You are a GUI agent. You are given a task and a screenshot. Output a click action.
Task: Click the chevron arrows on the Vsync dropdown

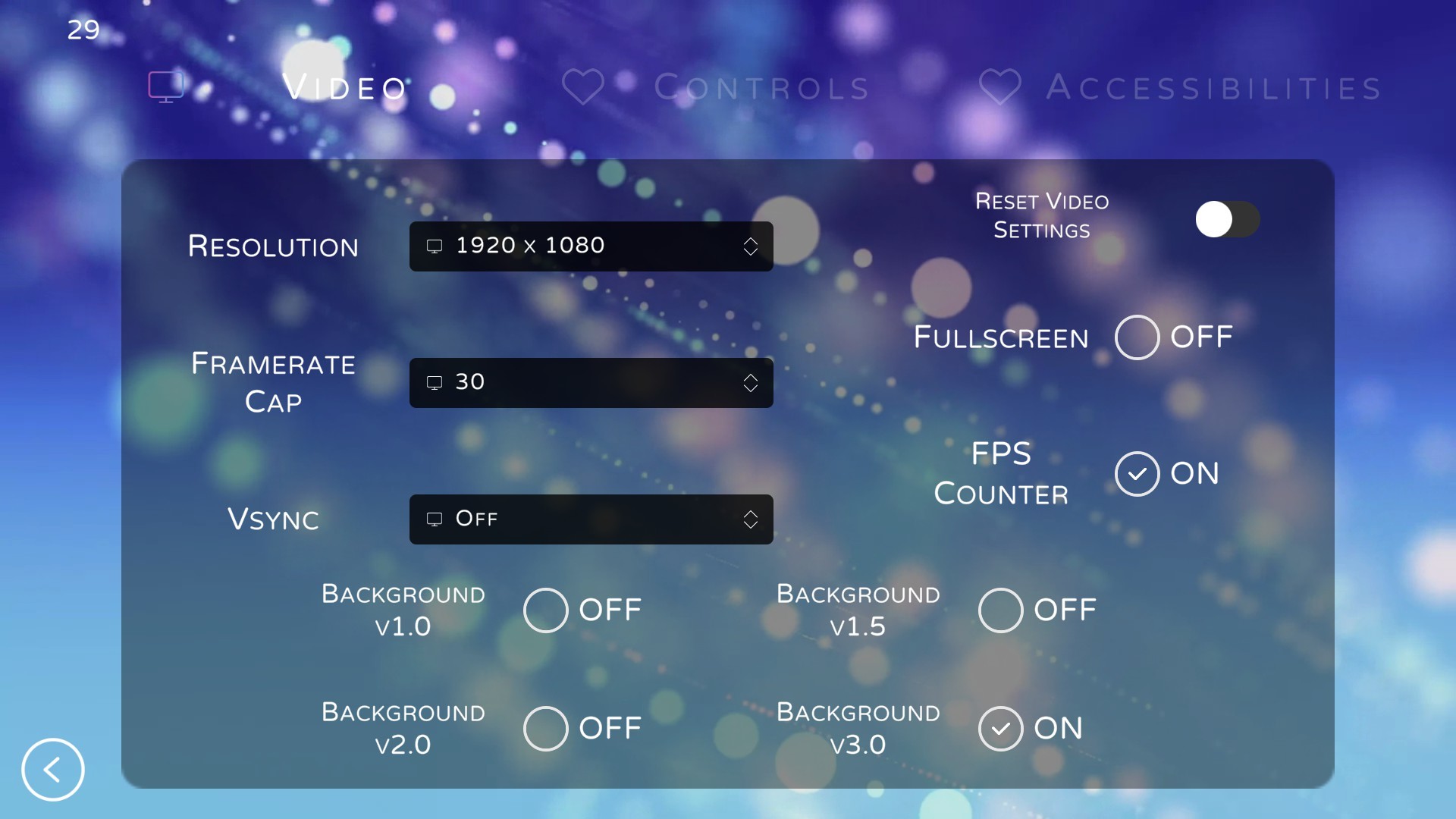[751, 519]
